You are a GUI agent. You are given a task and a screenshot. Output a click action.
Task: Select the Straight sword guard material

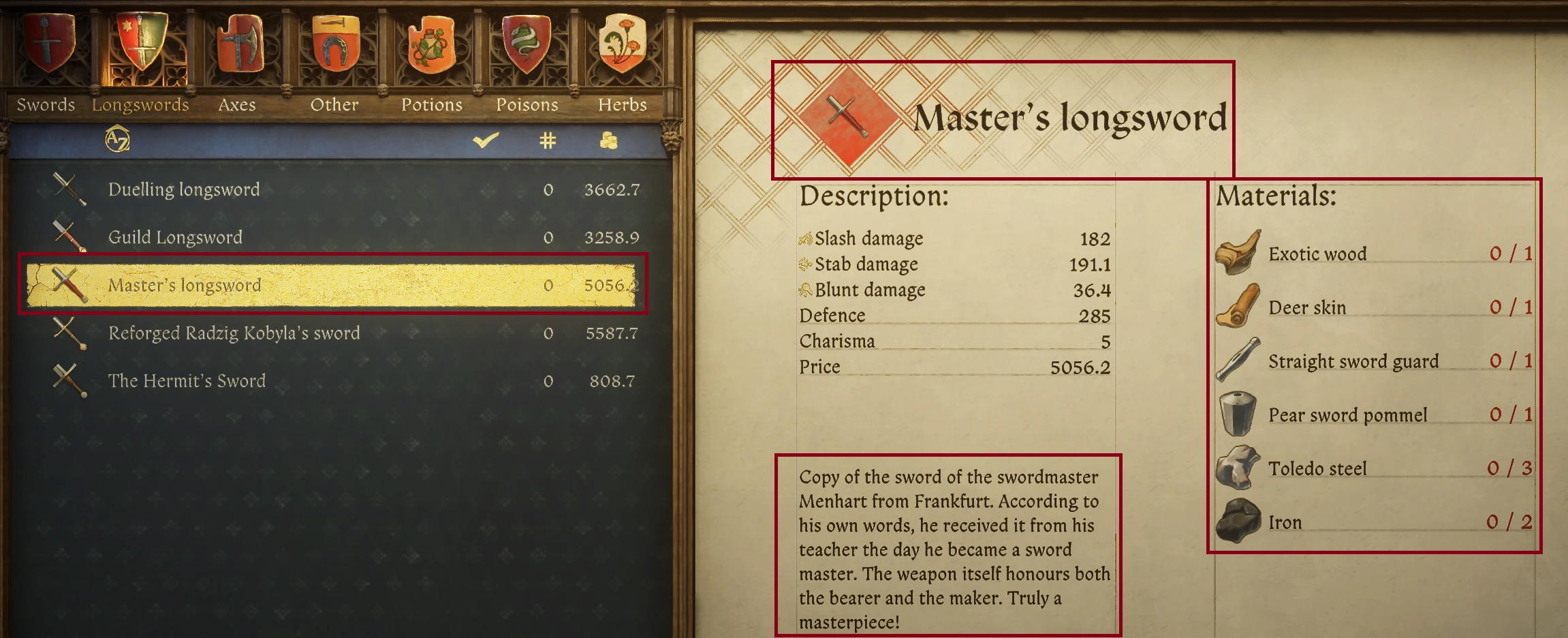point(1353,361)
